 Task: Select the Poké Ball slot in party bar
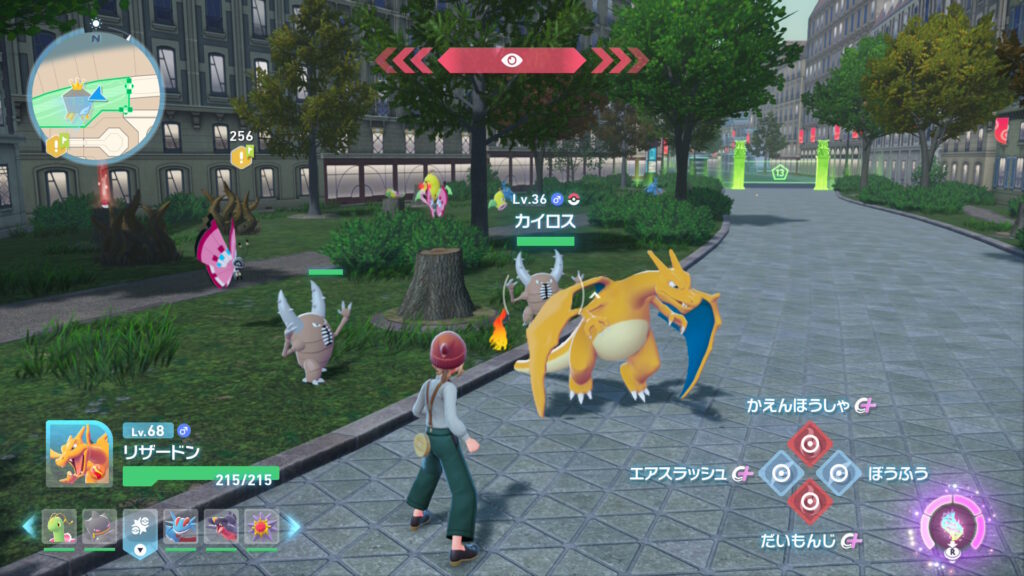(139, 527)
